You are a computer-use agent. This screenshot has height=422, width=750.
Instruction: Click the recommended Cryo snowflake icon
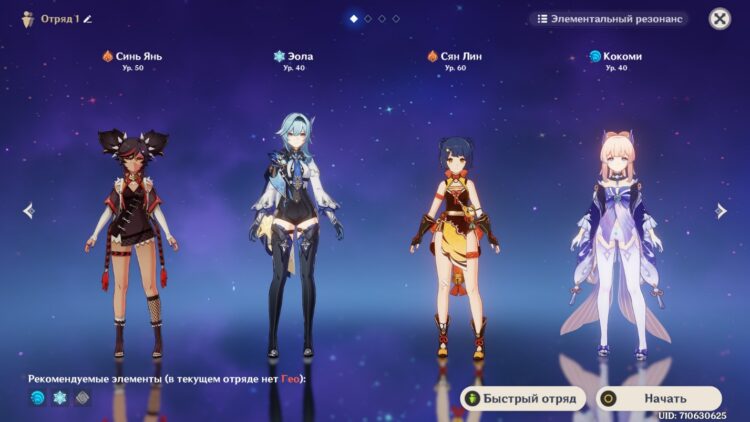pos(60,398)
